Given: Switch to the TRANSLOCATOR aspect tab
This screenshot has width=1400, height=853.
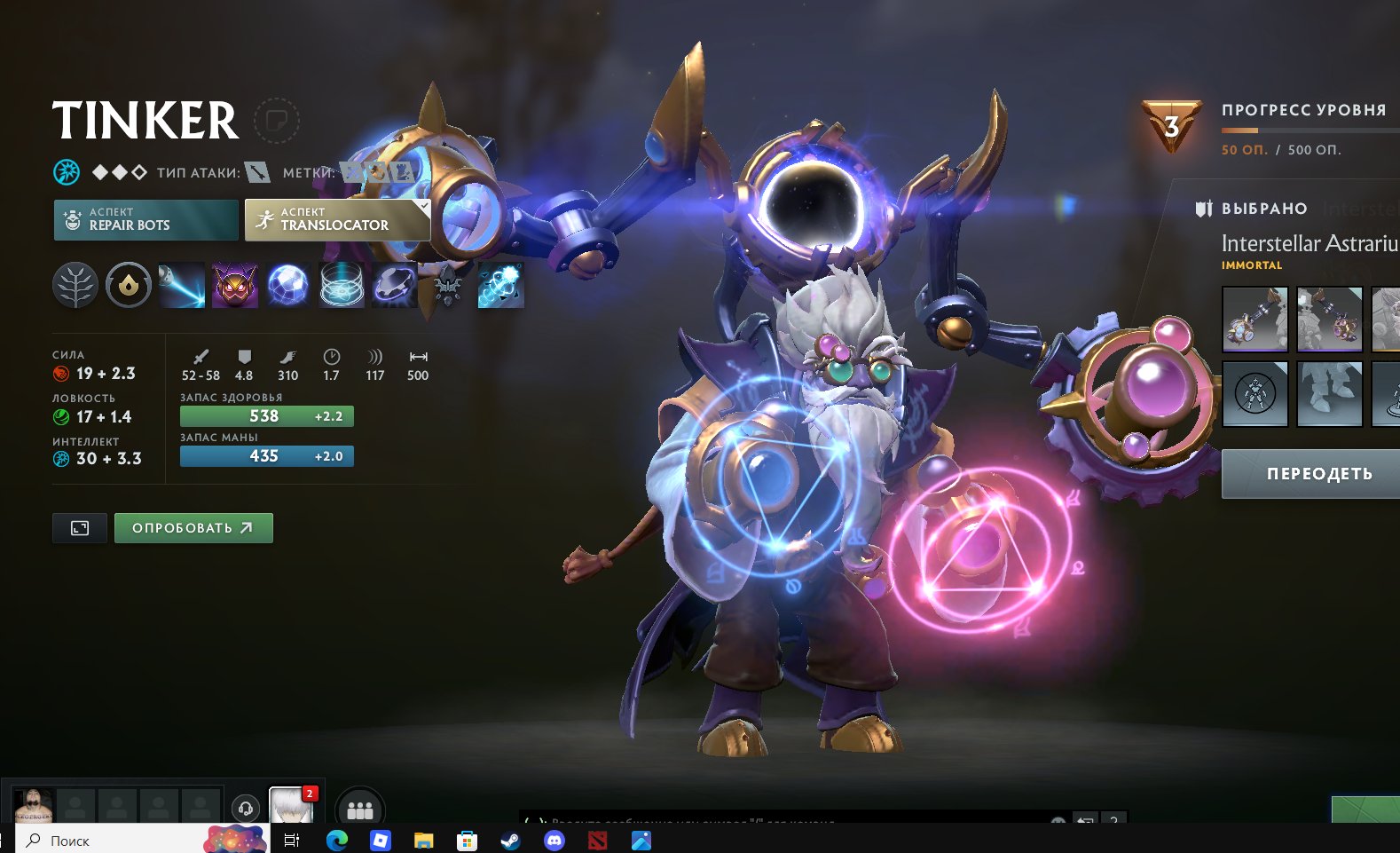Looking at the screenshot, I should point(335,219).
